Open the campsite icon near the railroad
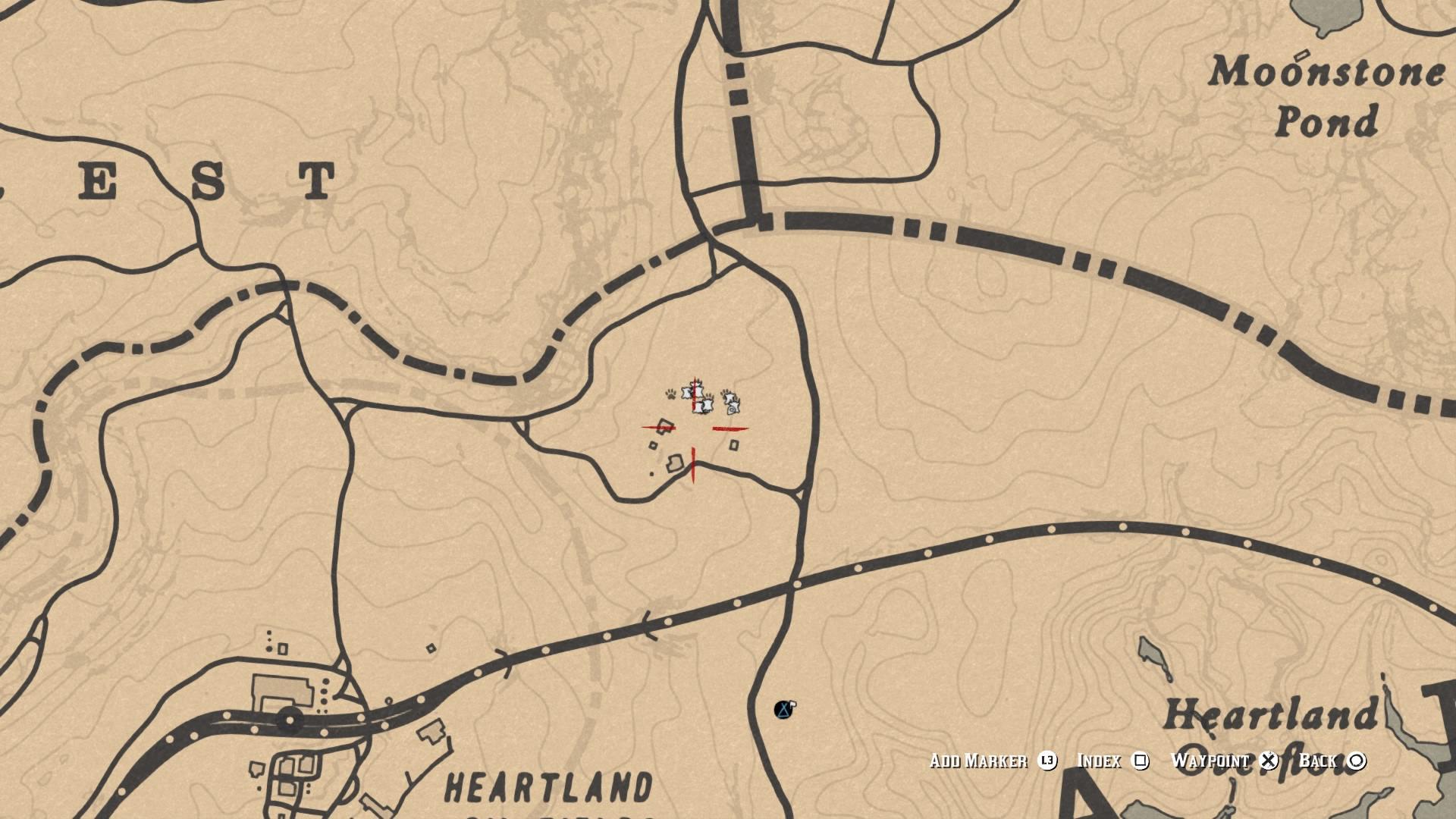 coord(783,709)
